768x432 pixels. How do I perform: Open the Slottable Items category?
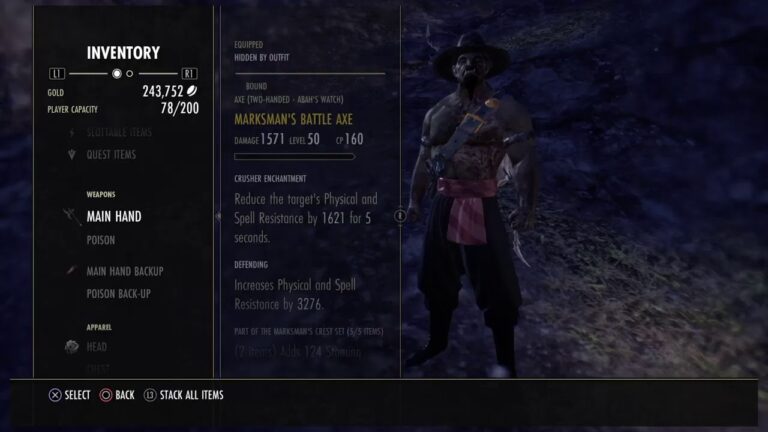[119, 132]
